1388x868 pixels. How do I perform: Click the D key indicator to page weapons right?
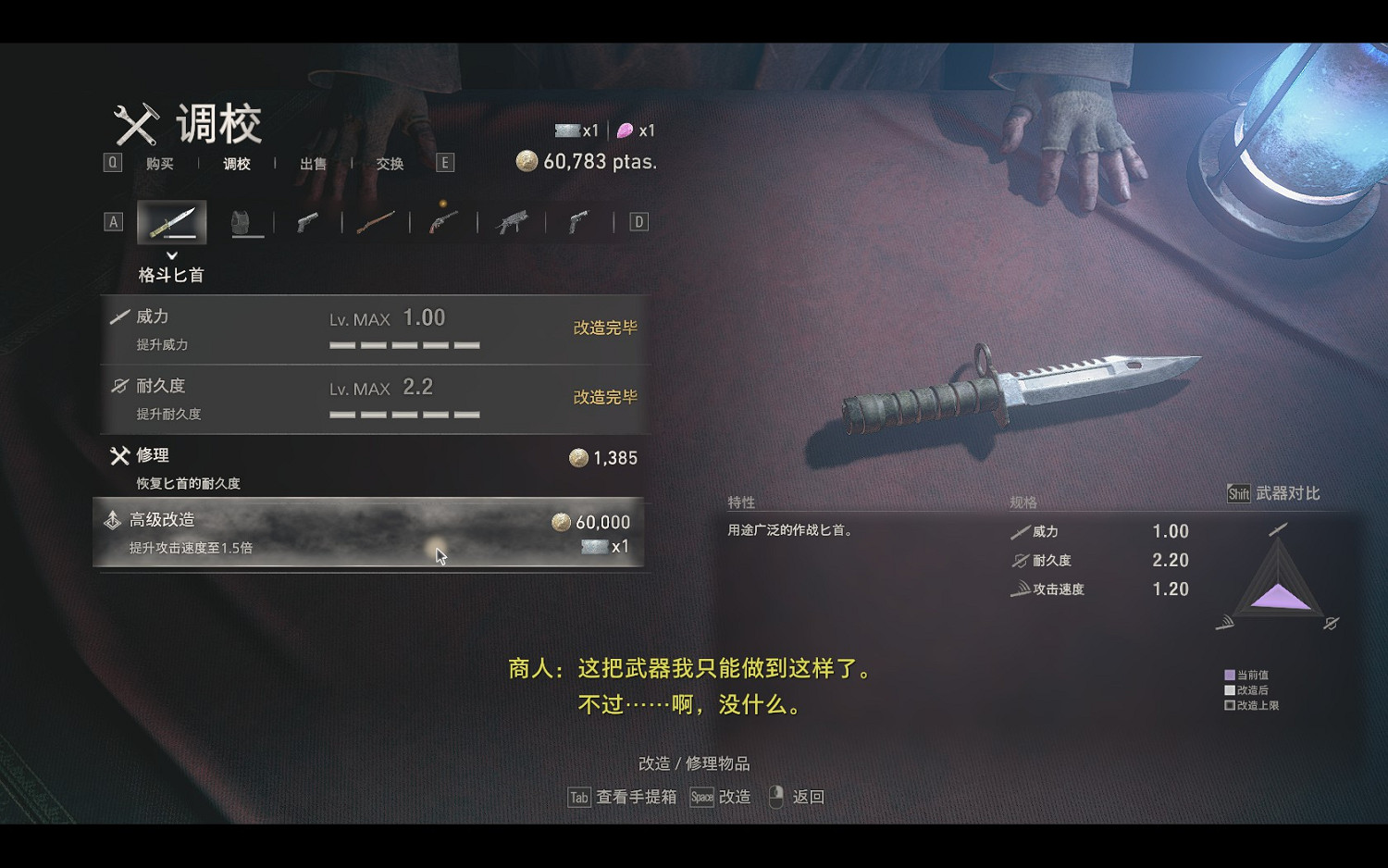click(637, 221)
